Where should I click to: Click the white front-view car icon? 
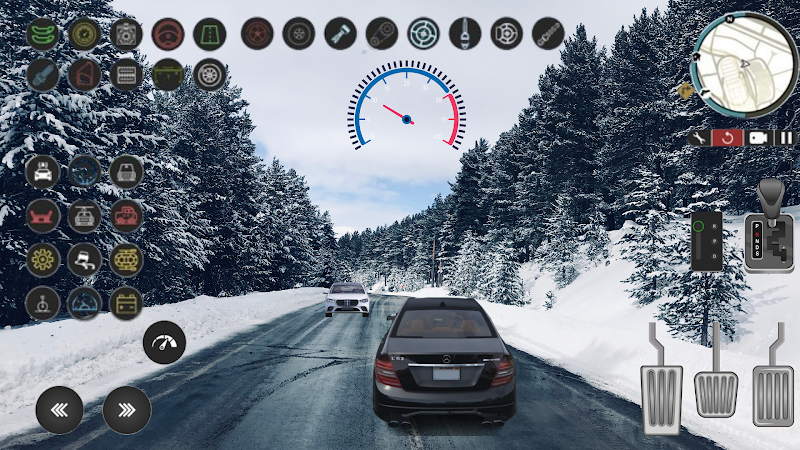43,172
